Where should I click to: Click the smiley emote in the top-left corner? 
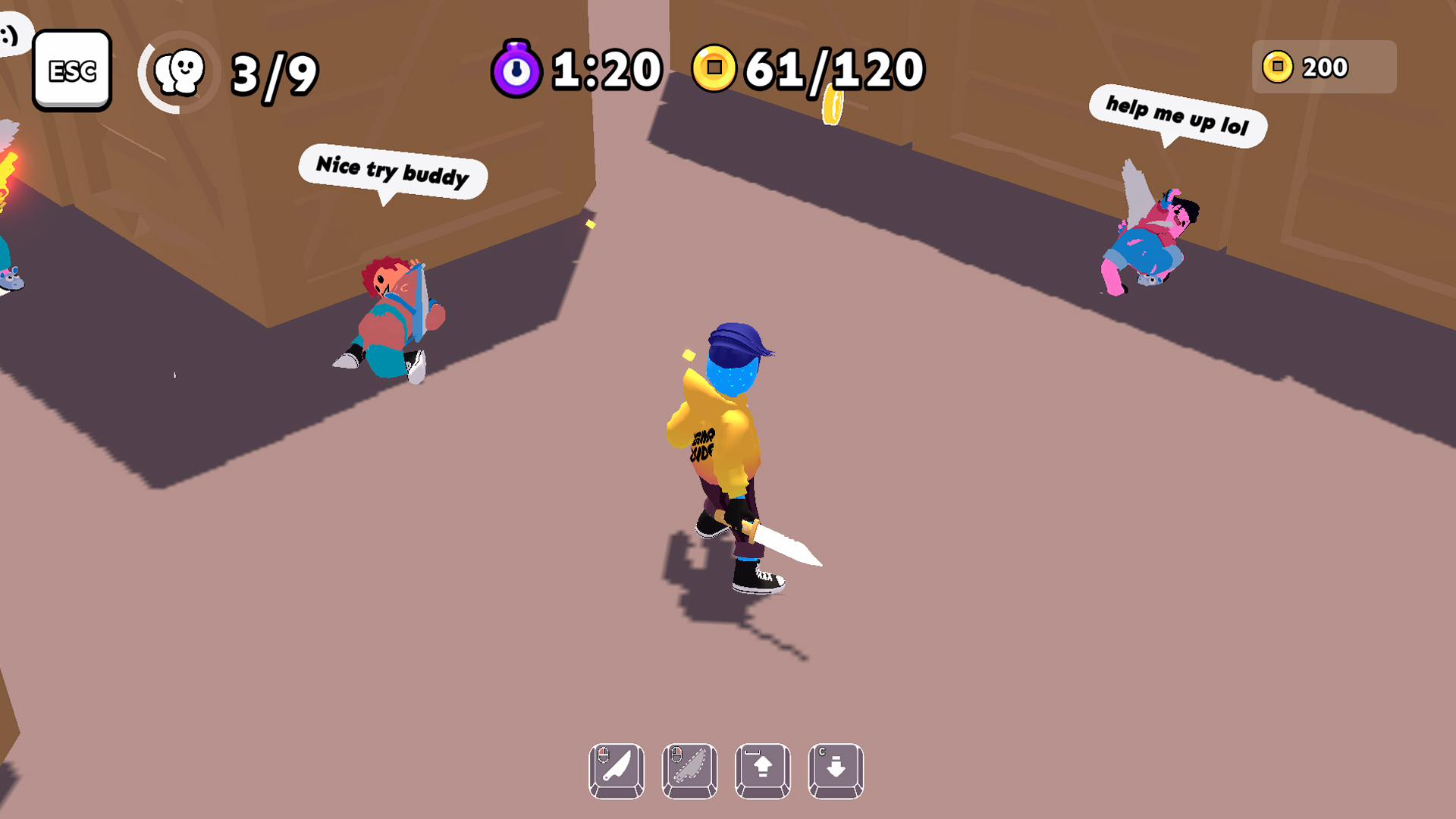tap(11, 32)
